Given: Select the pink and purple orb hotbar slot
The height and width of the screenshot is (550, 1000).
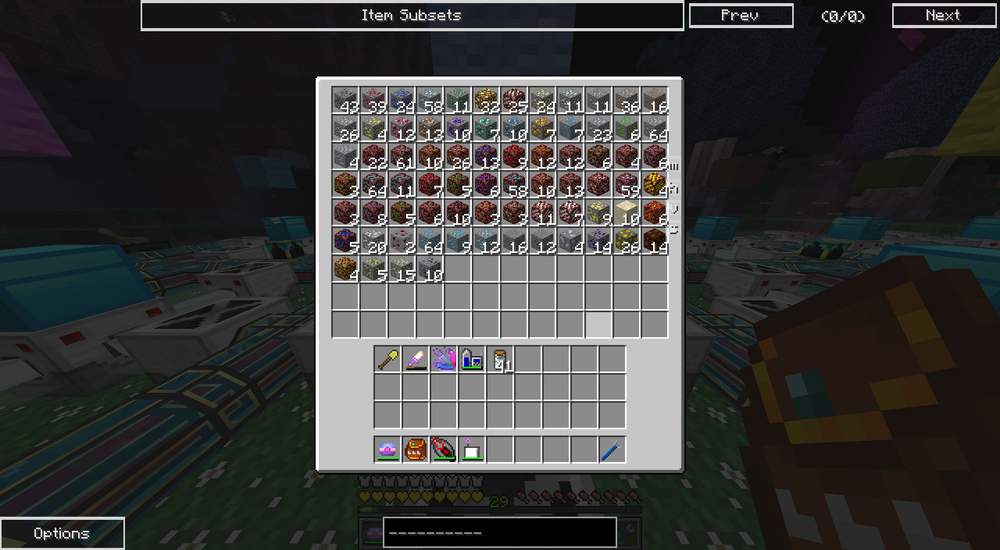Looking at the screenshot, I should (388, 449).
